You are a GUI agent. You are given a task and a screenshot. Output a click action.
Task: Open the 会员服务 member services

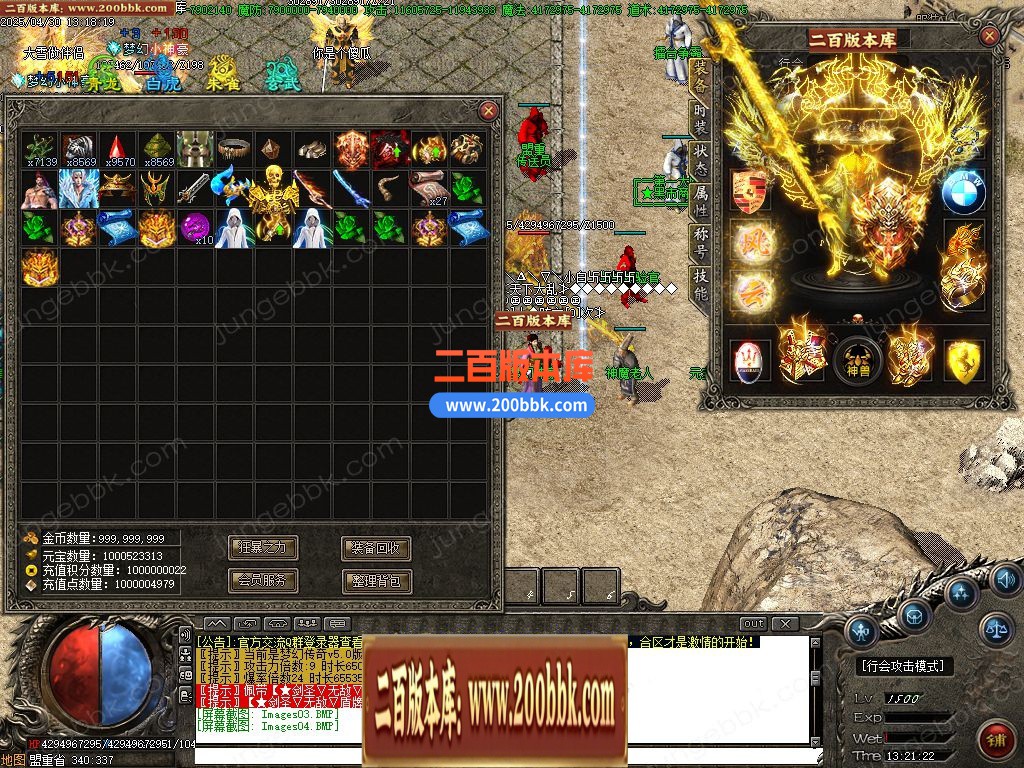click(x=264, y=580)
